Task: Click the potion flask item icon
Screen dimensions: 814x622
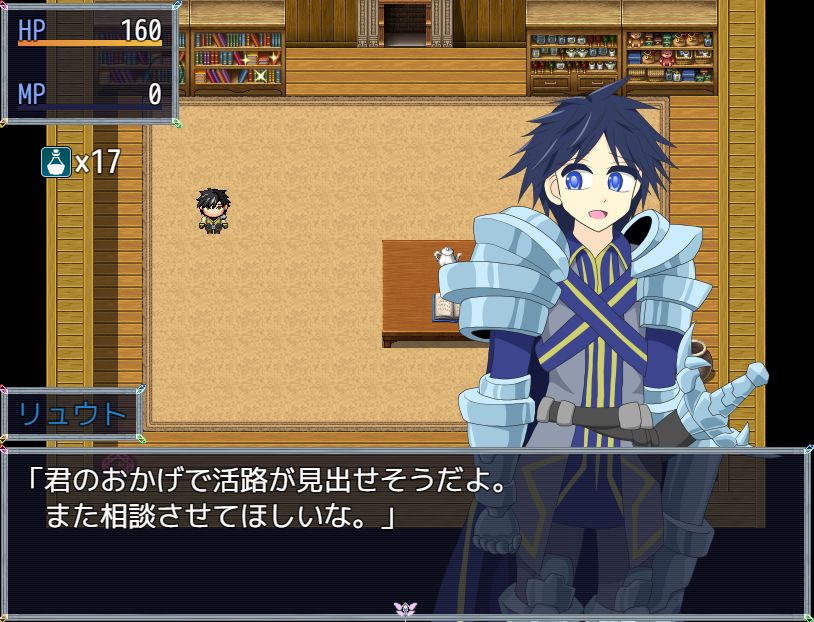Action: [56, 161]
